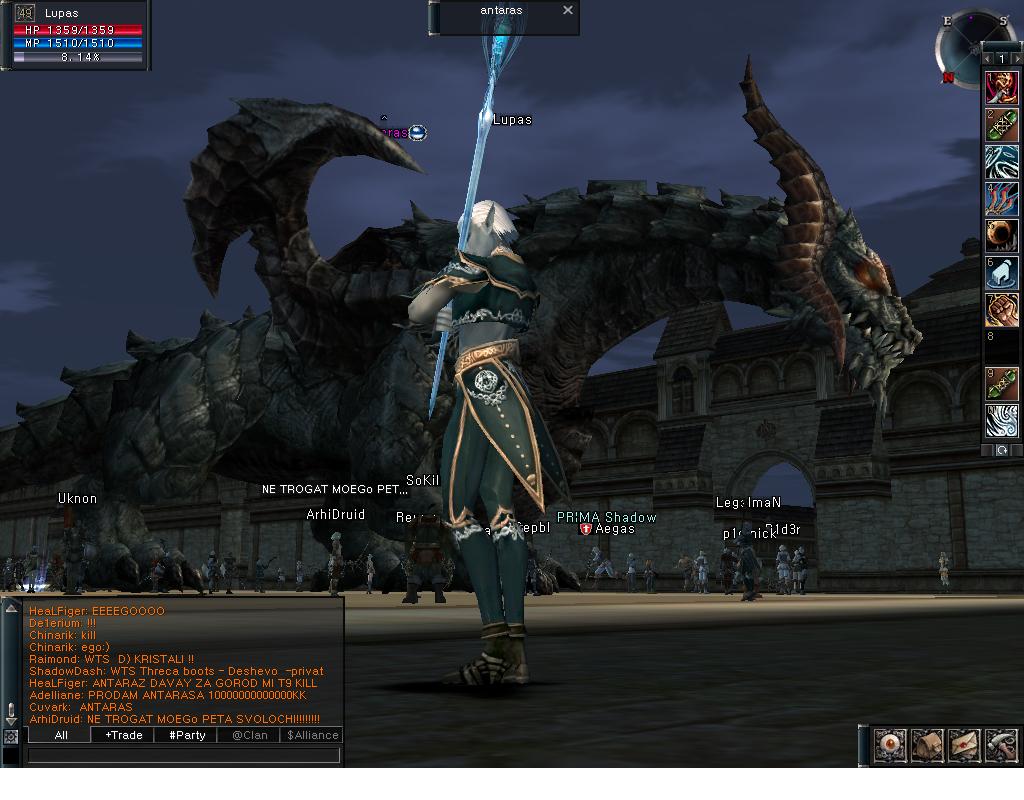
Task: Open chat settings gear button
Action: (x=10, y=736)
